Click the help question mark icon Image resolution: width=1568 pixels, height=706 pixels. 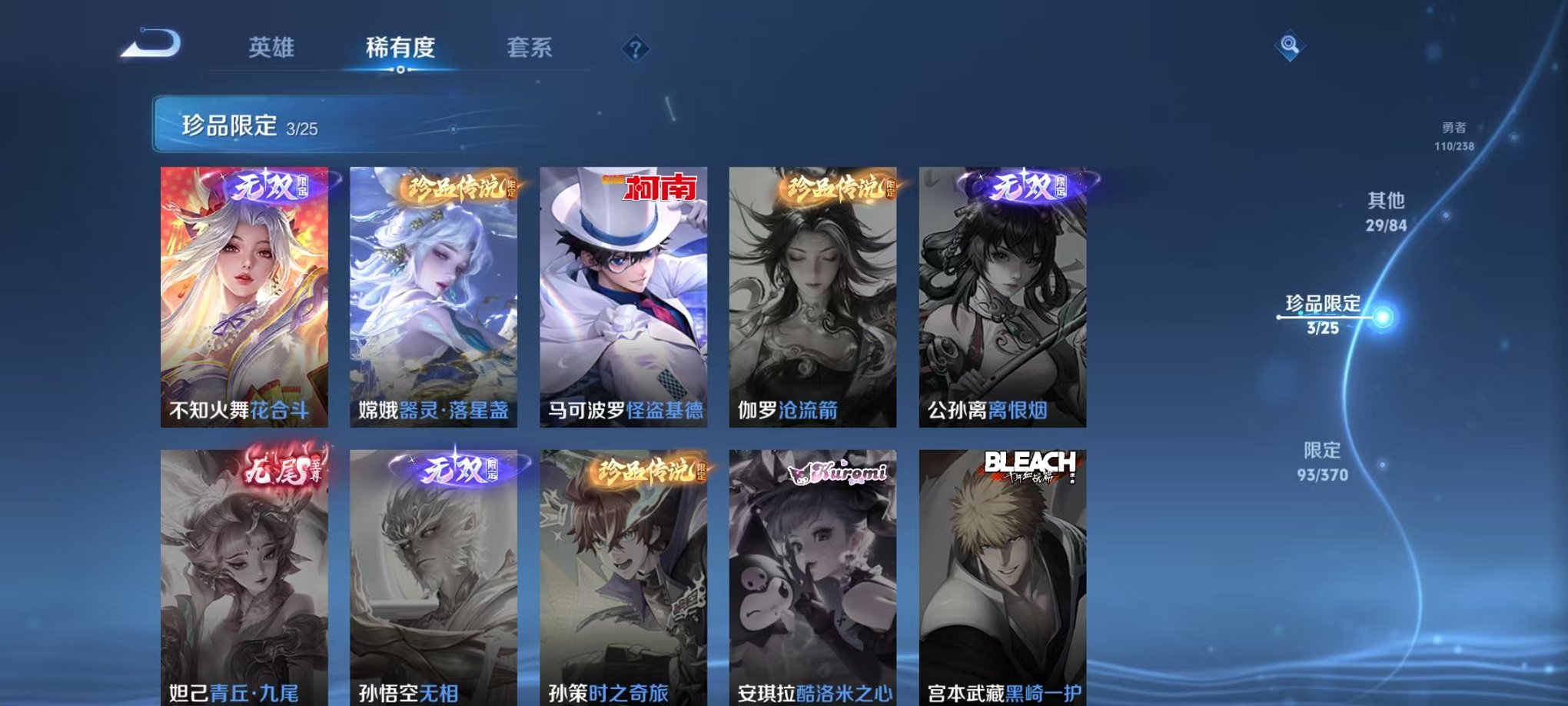pyautogui.click(x=635, y=48)
